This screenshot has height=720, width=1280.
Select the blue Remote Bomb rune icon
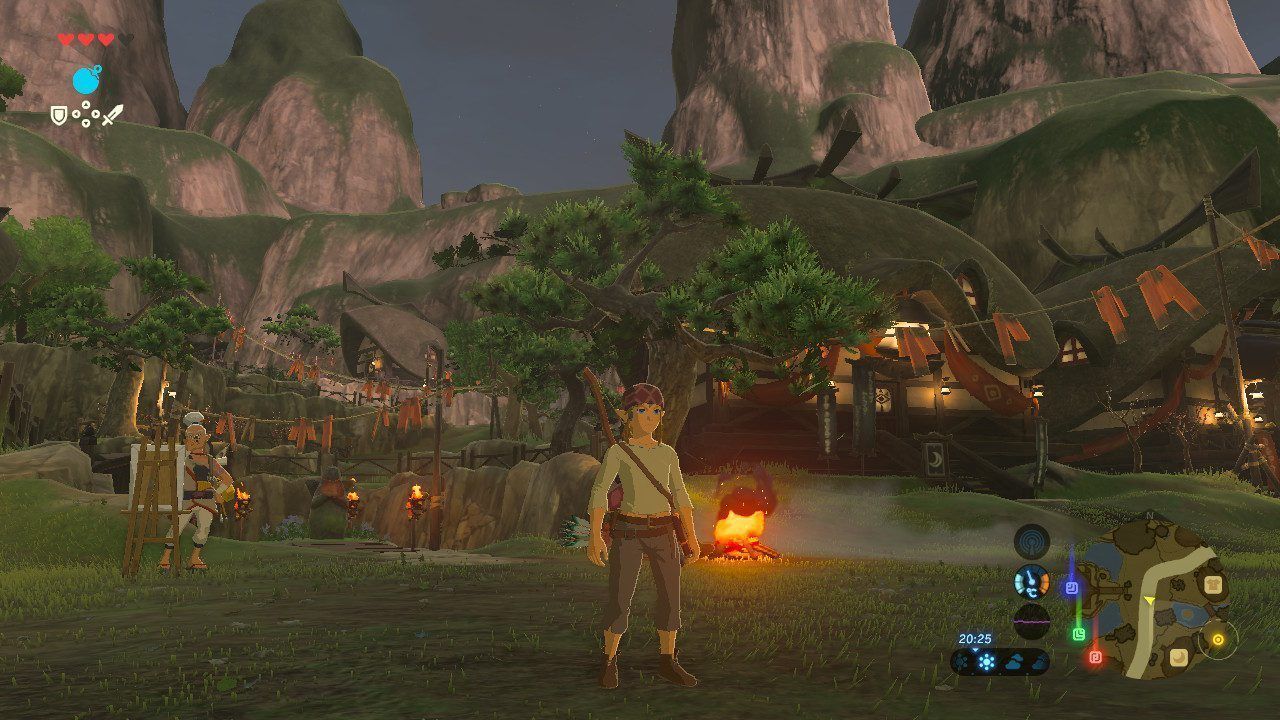click(x=86, y=79)
